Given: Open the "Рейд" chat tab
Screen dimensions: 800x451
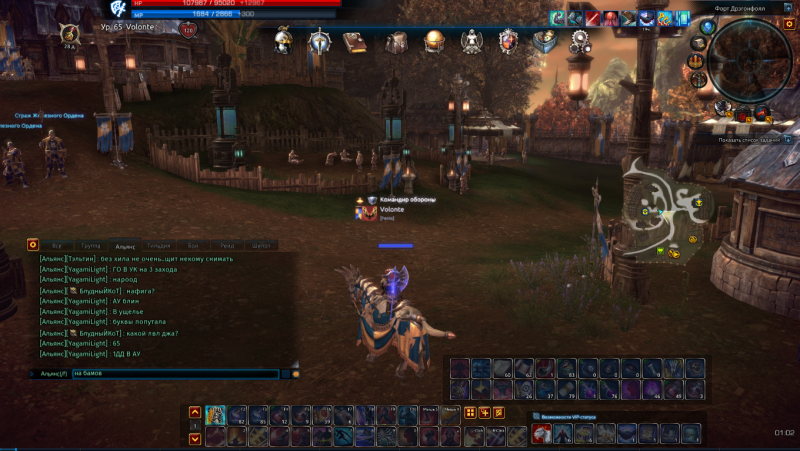Looking at the screenshot, I should tap(227, 245).
